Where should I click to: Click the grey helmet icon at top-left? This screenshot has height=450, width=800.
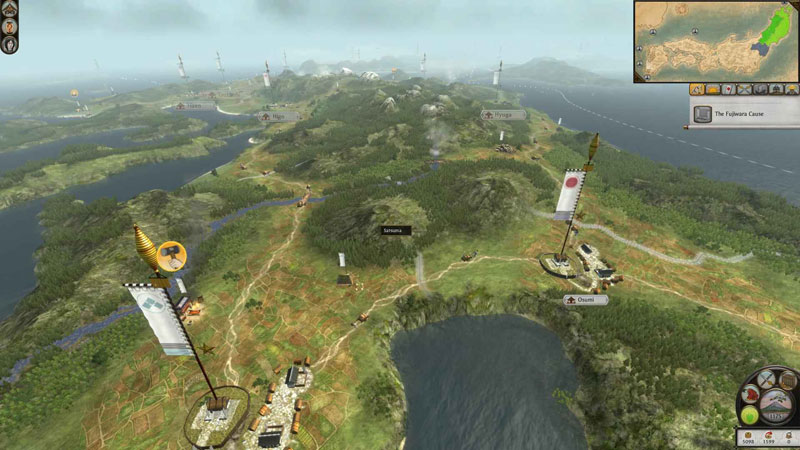coord(9,44)
